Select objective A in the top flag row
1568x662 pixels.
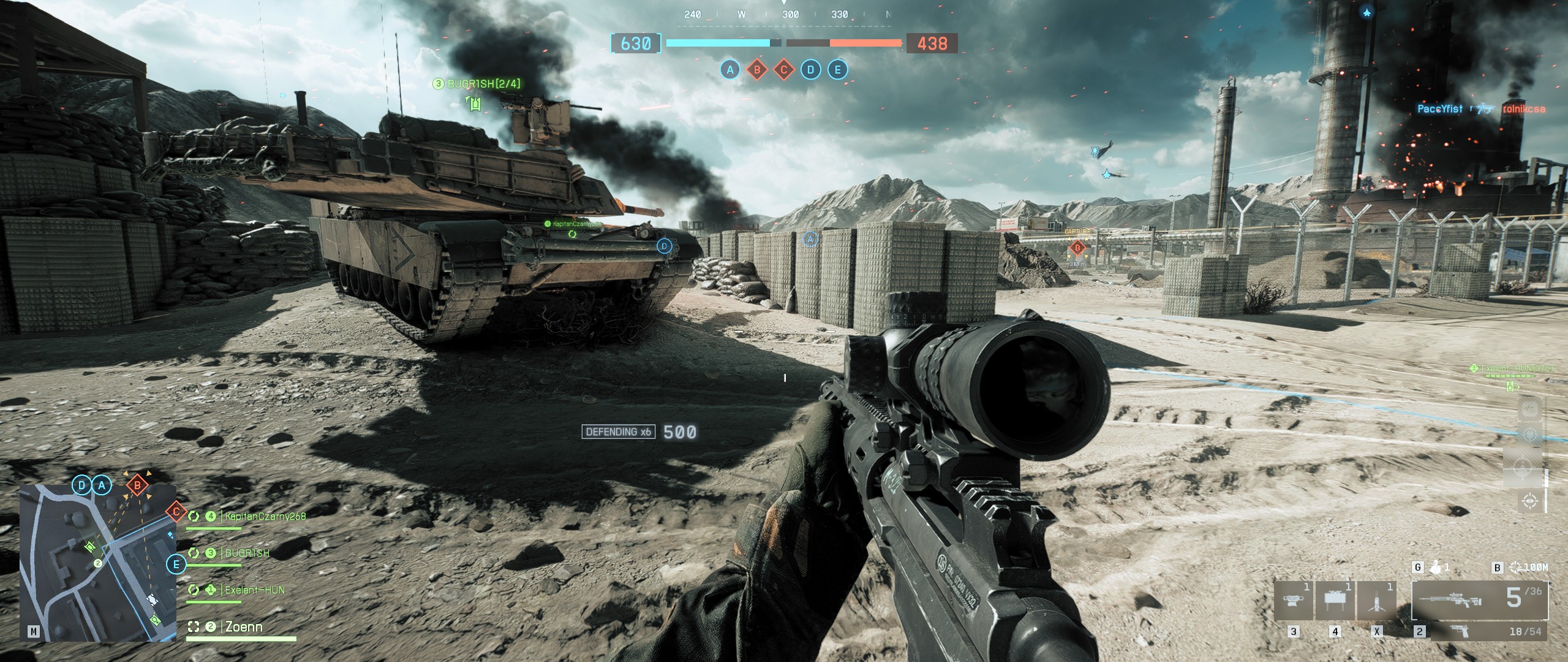coord(729,70)
